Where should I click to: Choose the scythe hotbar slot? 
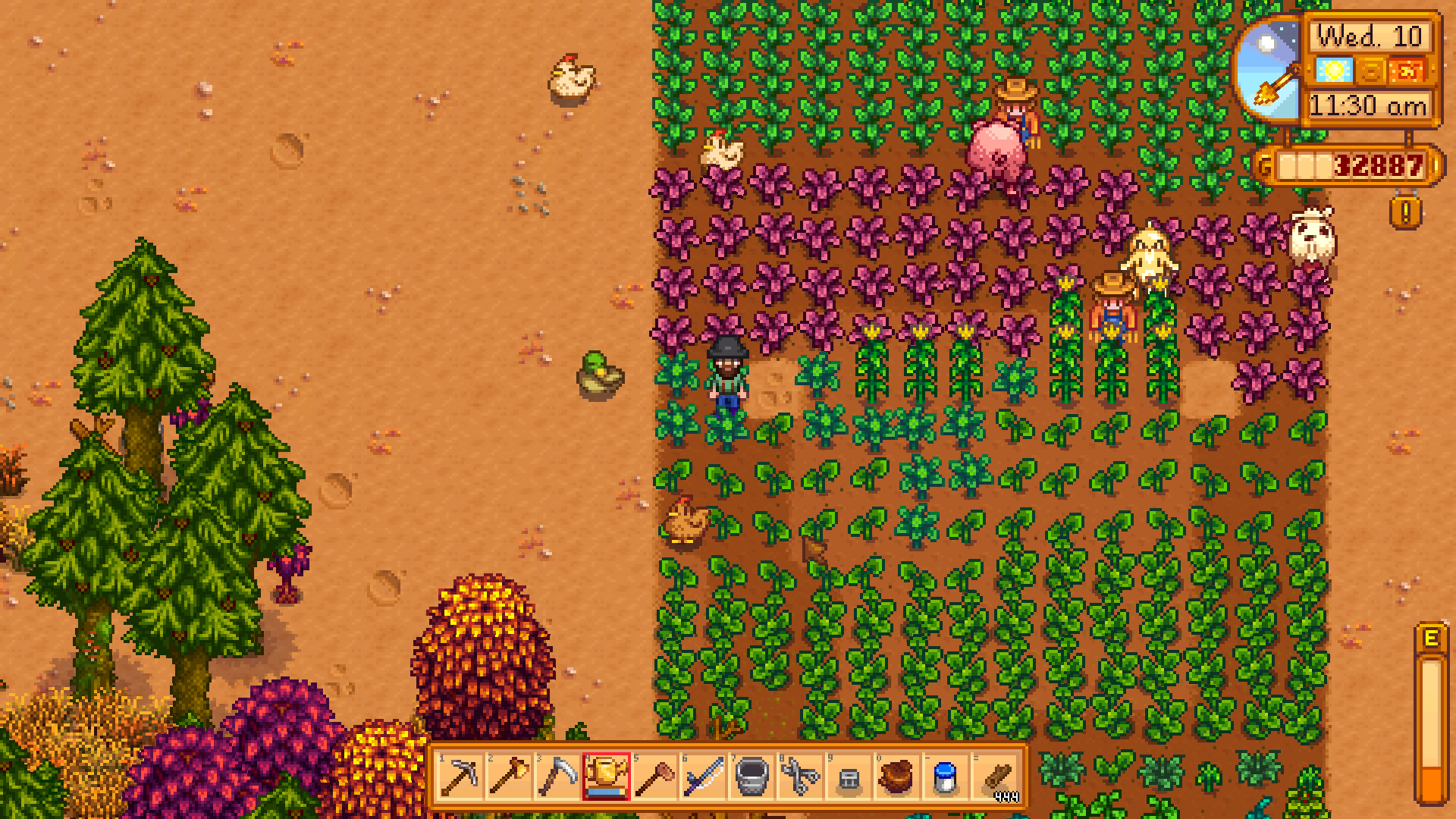click(557, 777)
